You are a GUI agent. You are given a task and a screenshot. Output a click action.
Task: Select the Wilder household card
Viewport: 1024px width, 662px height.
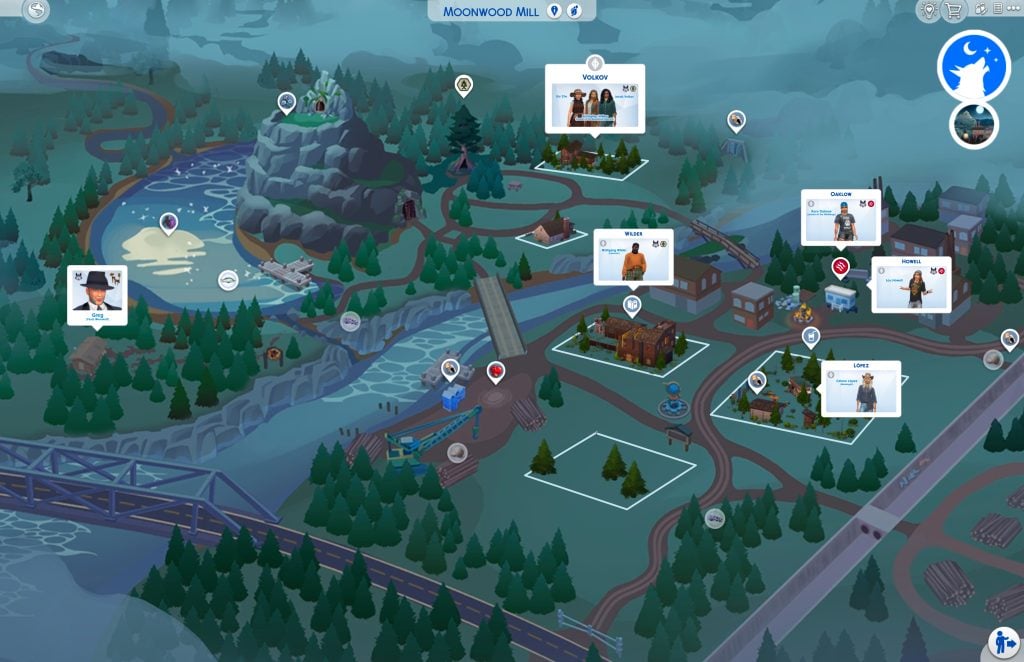(633, 257)
